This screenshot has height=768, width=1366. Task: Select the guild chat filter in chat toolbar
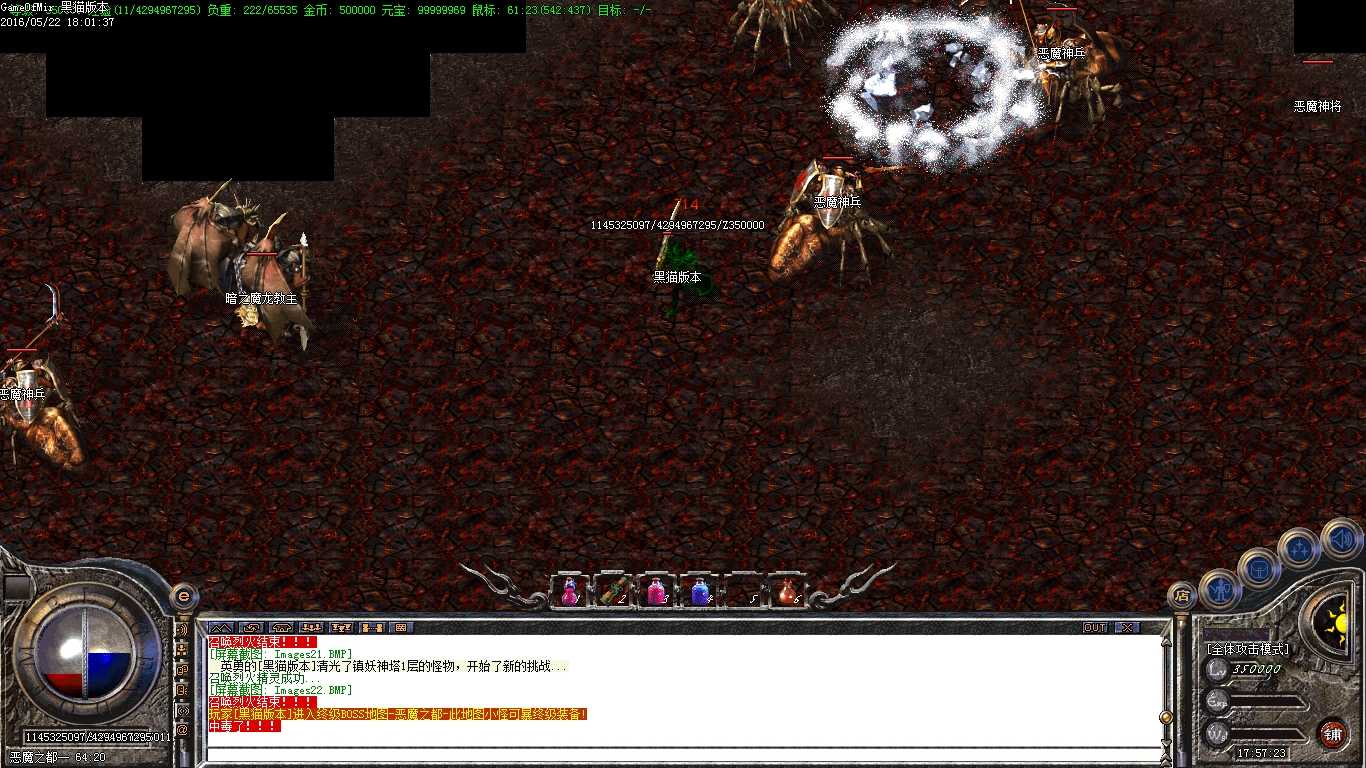click(341, 628)
